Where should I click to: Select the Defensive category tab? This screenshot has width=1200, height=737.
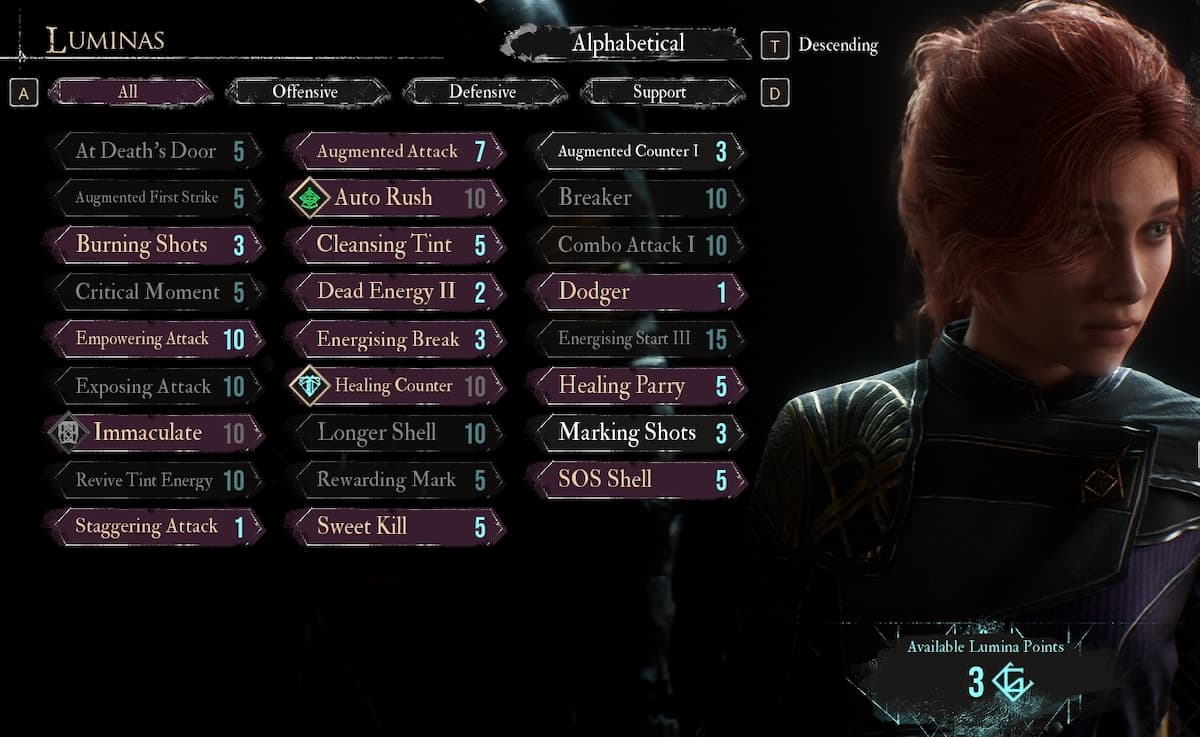pyautogui.click(x=482, y=92)
